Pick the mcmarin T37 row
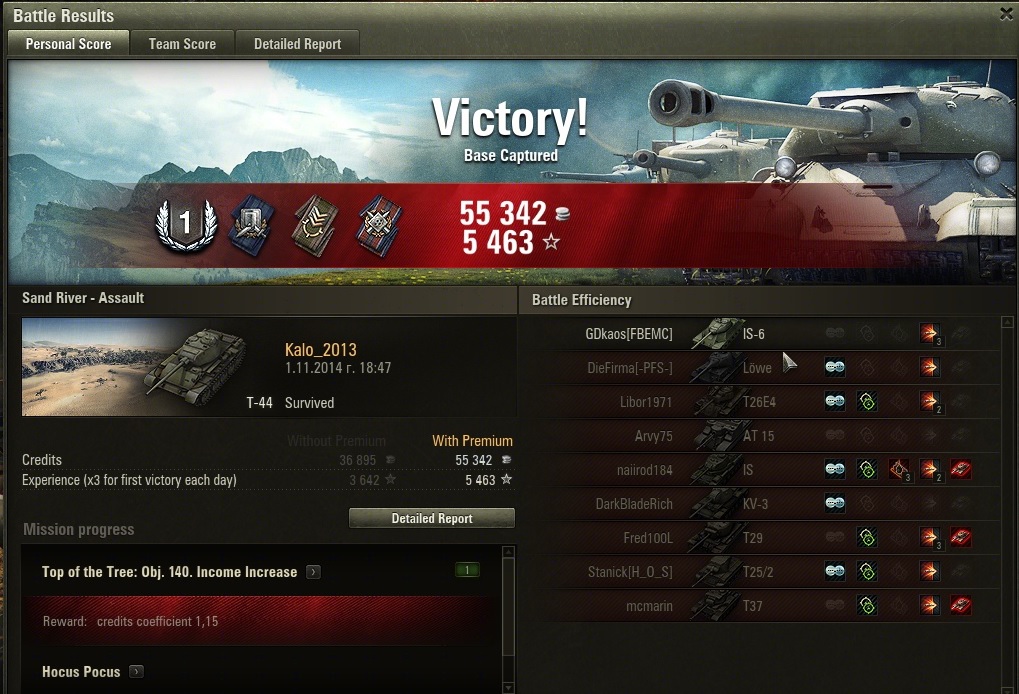Screen dimensions: 1019x694 click(758, 606)
